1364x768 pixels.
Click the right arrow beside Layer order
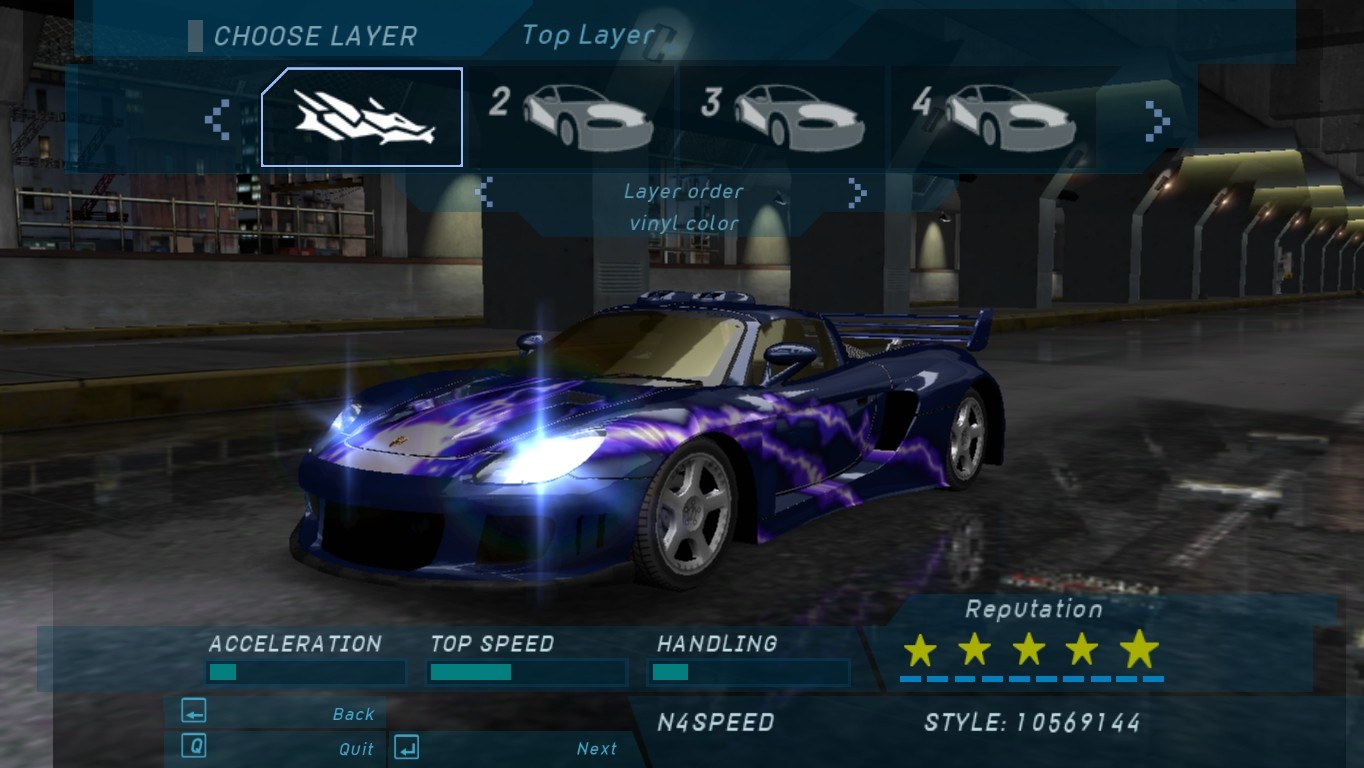point(856,191)
